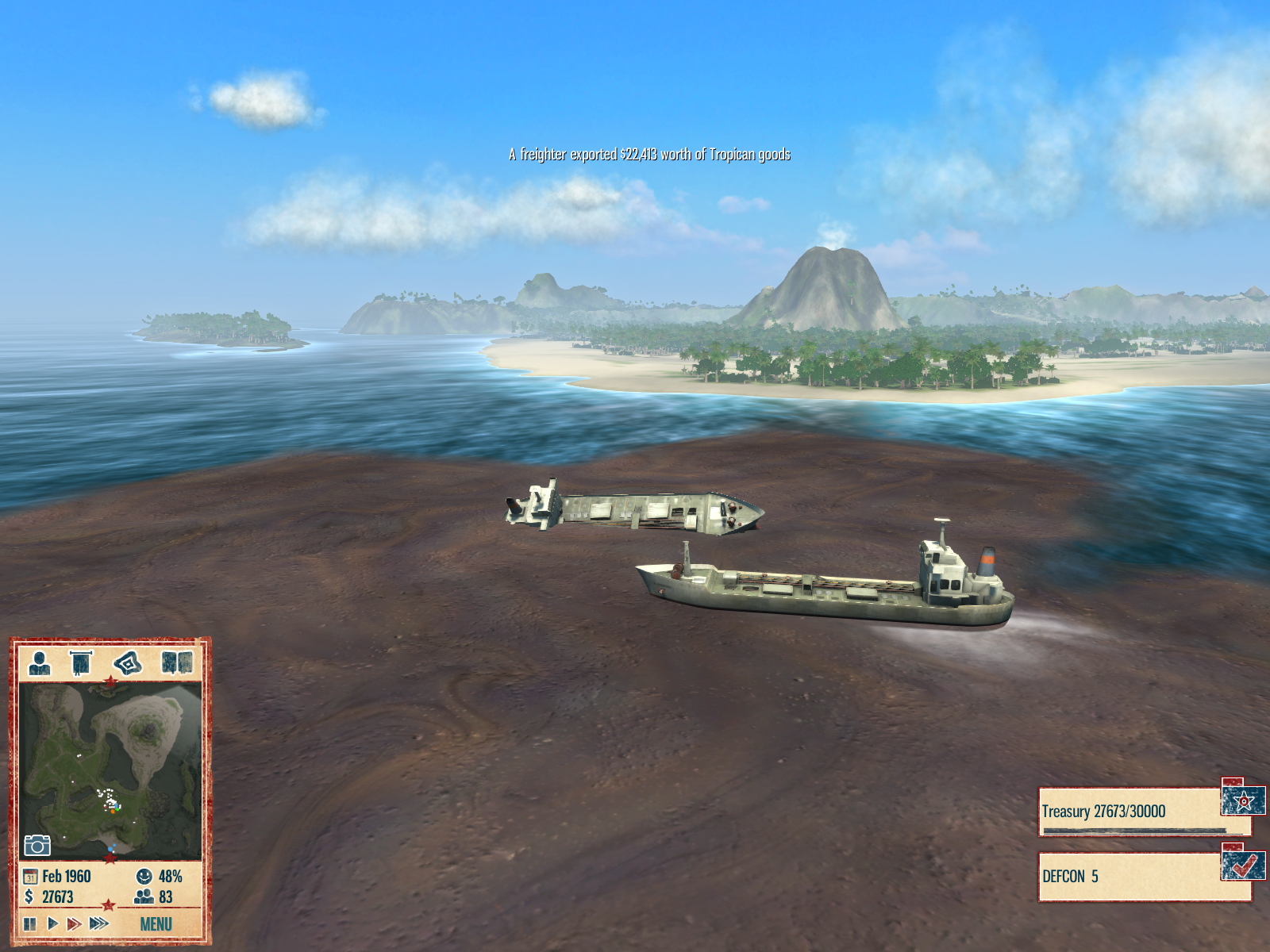
Task: Select the Treasury 27673/30000 objective
Action: (x=1130, y=812)
